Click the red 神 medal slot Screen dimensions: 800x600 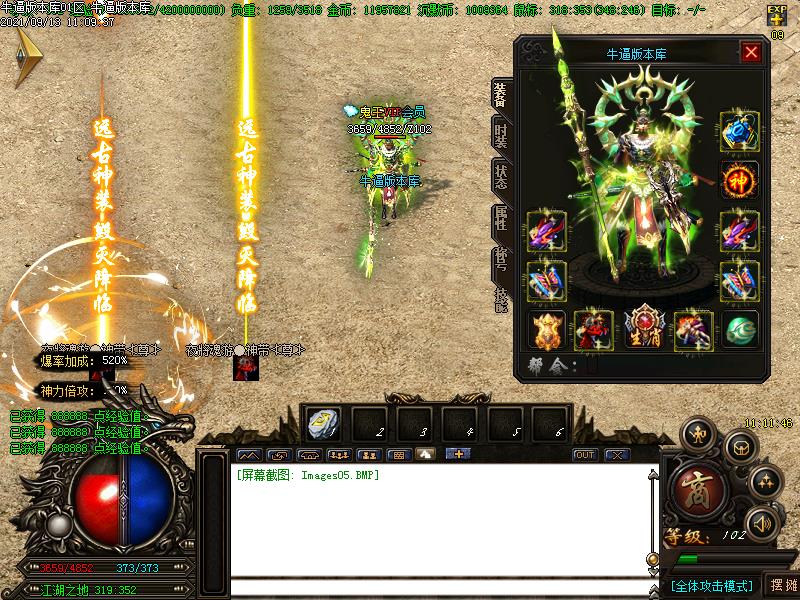[739, 180]
